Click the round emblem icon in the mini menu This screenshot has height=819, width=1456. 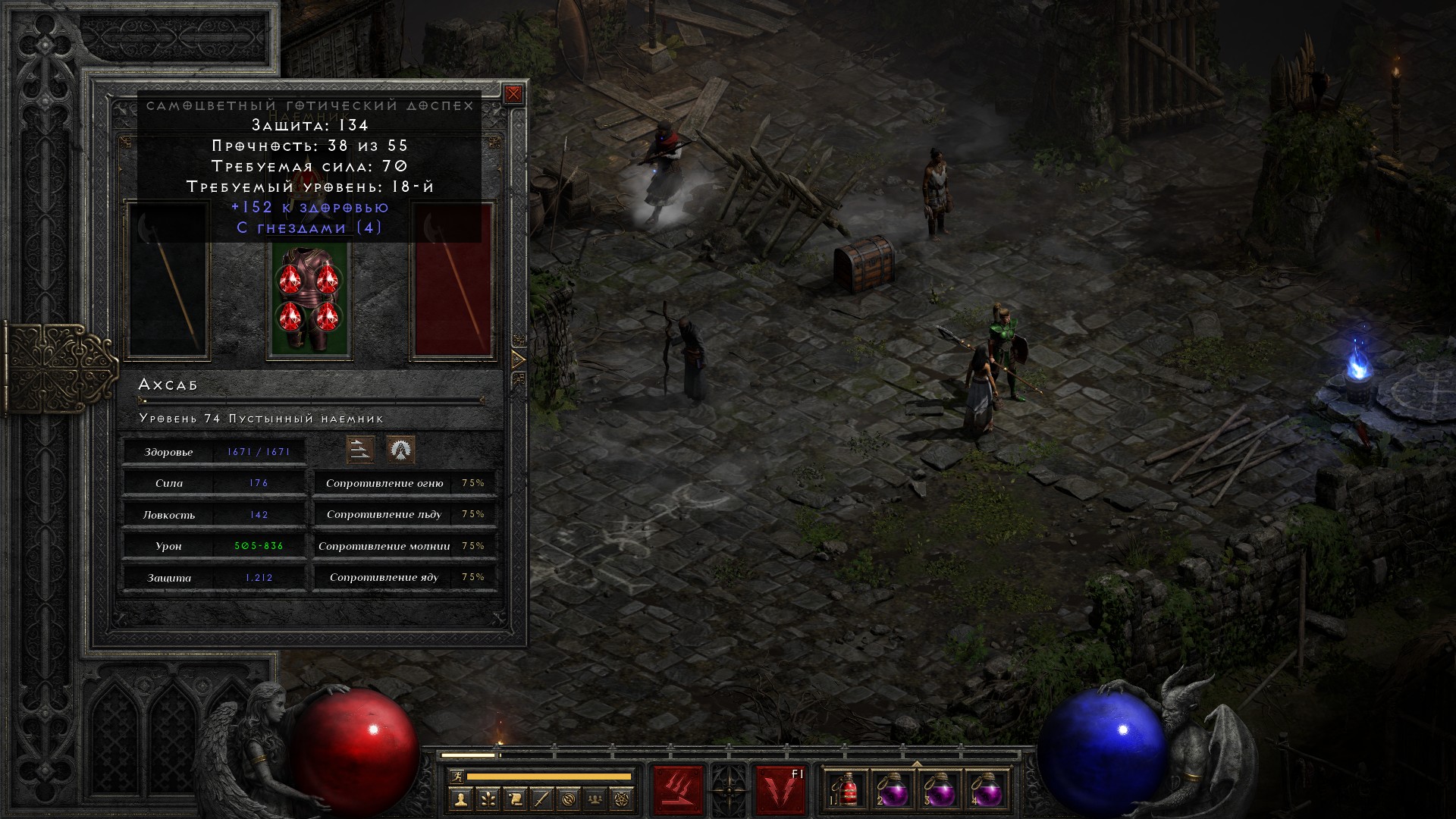pyautogui.click(x=569, y=799)
